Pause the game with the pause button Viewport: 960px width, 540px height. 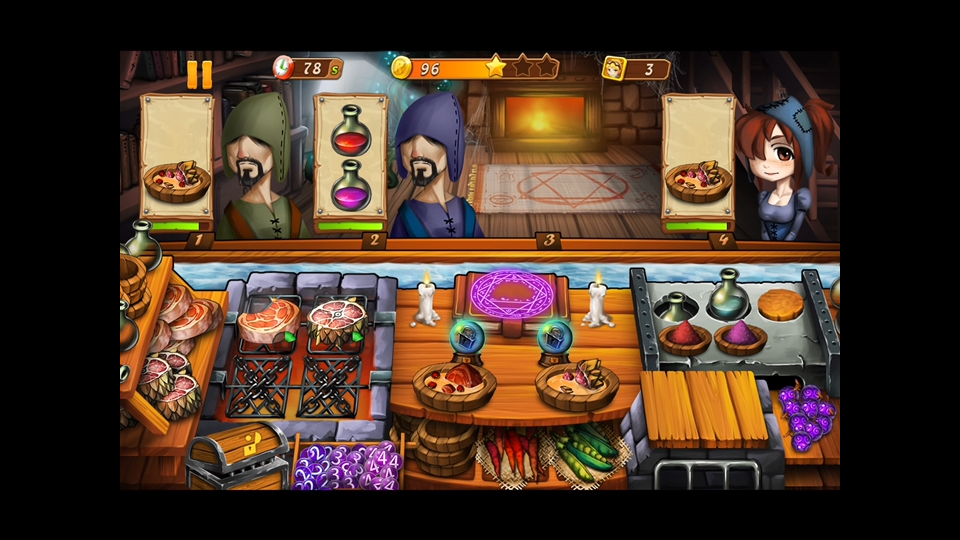[199, 74]
